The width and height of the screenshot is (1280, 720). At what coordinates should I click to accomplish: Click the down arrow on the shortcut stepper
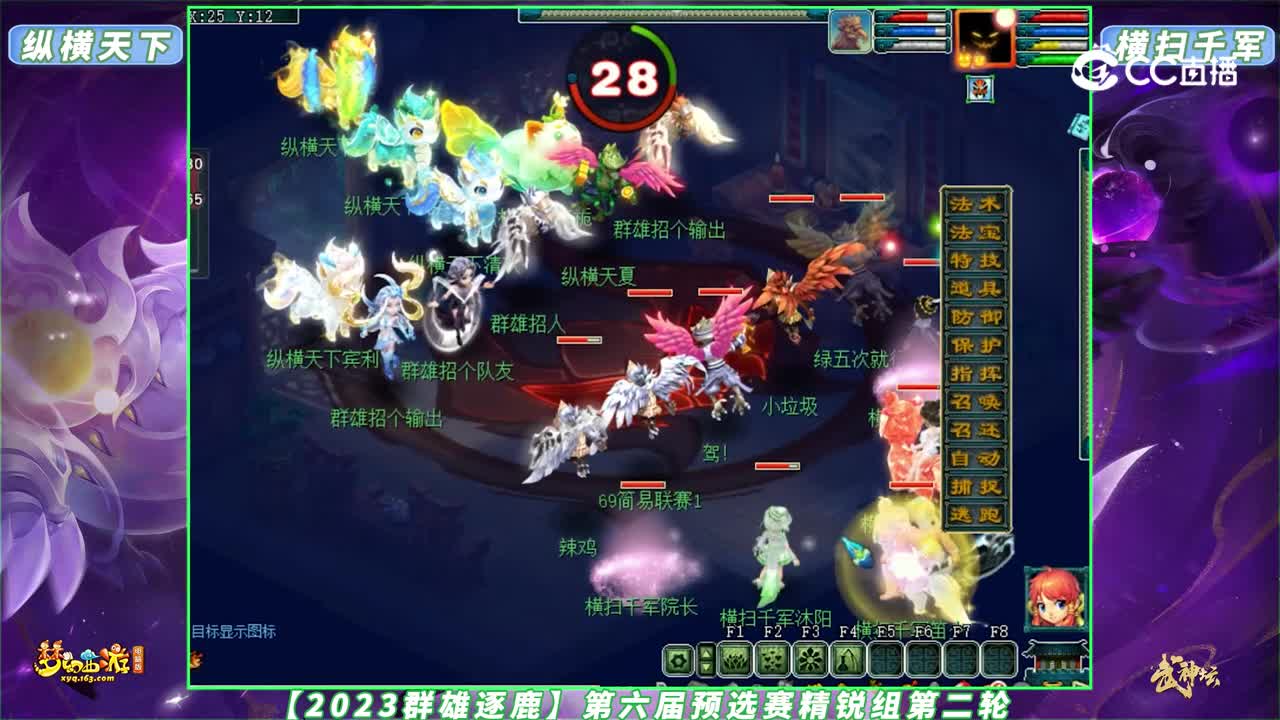pyautogui.click(x=706, y=668)
